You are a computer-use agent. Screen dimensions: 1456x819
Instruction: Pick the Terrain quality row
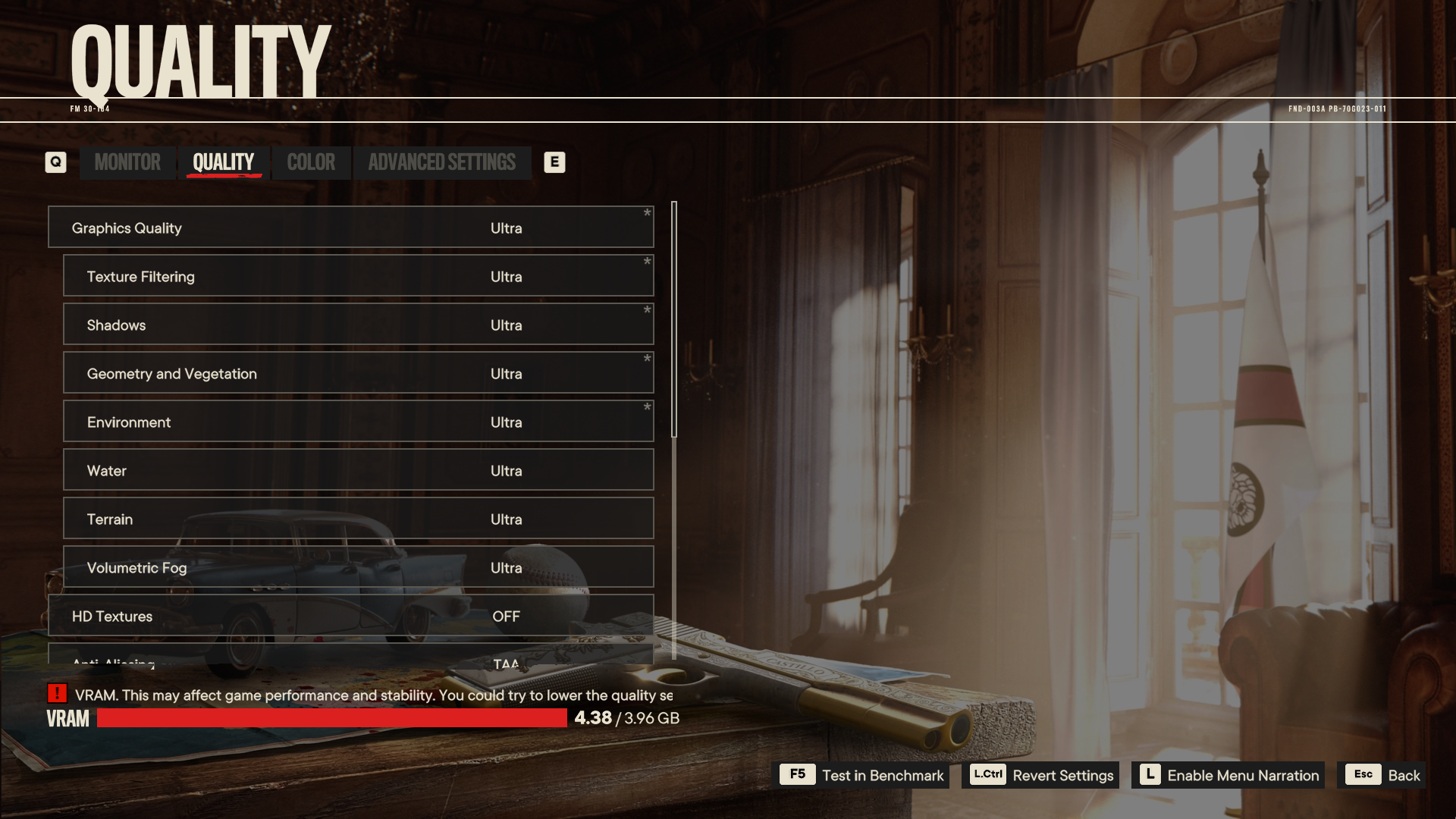tap(358, 519)
